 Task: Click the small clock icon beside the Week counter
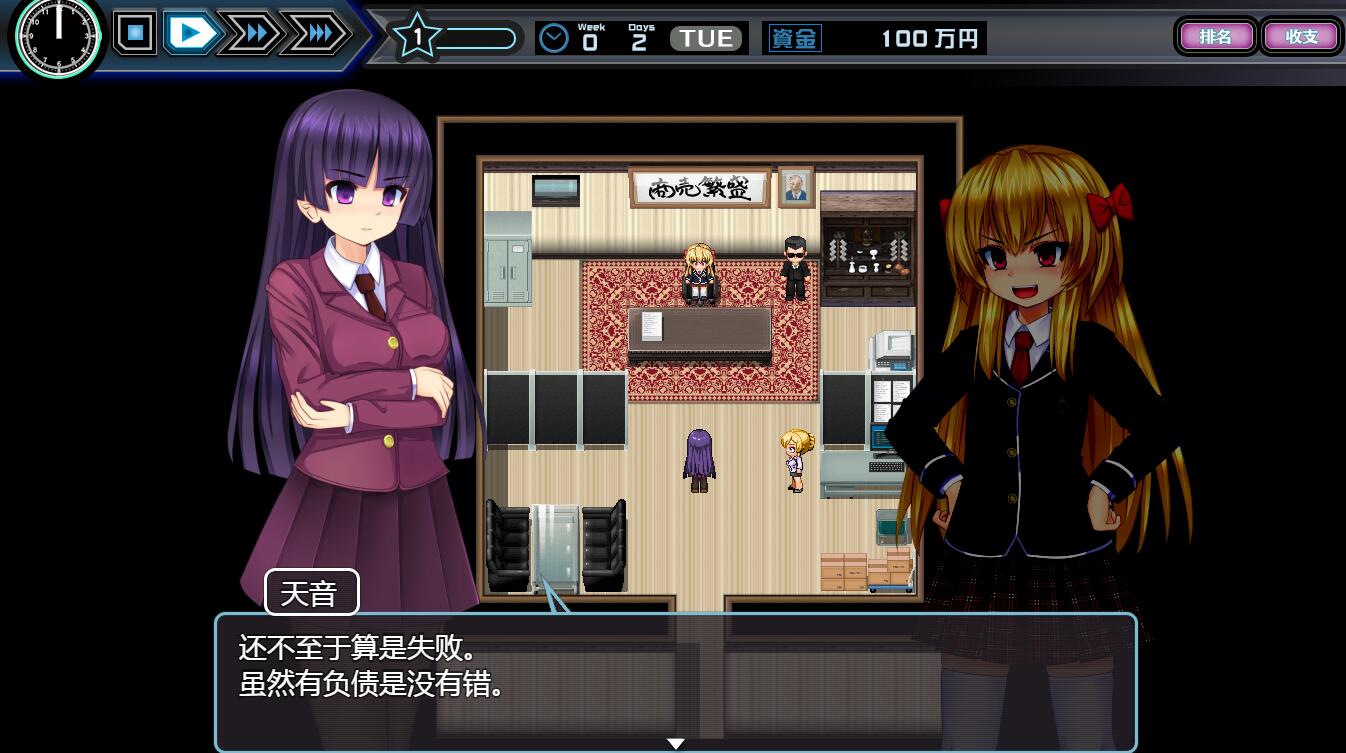pos(553,37)
